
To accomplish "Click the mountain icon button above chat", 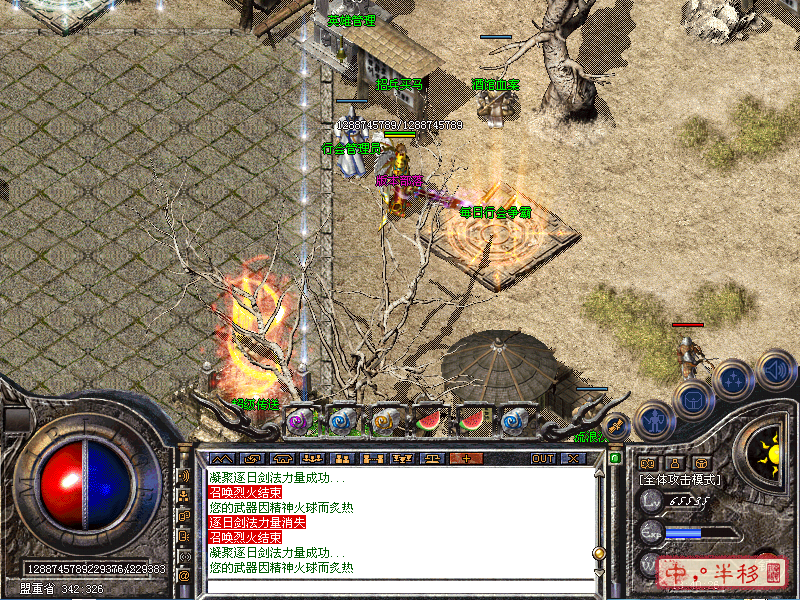I will tap(220, 458).
